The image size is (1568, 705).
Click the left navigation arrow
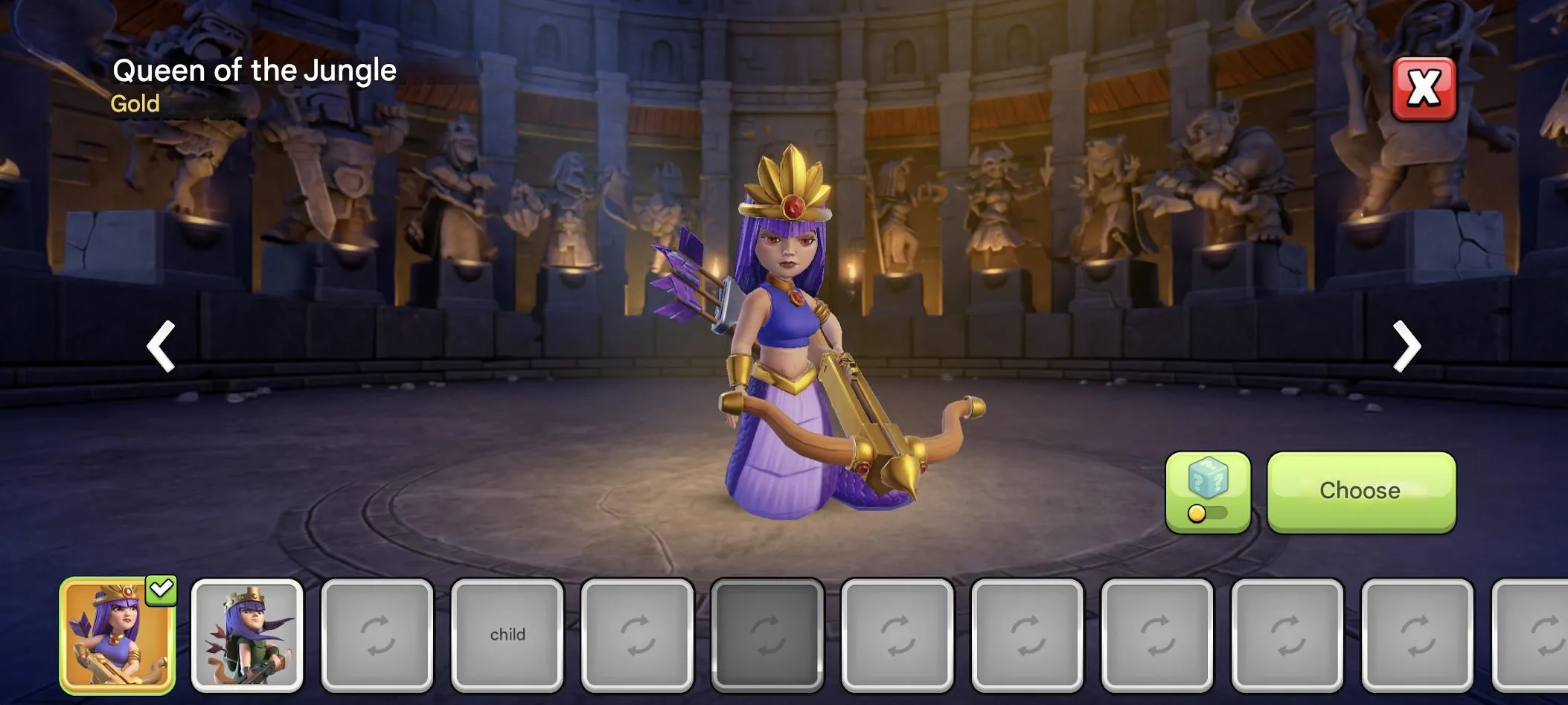tap(161, 347)
